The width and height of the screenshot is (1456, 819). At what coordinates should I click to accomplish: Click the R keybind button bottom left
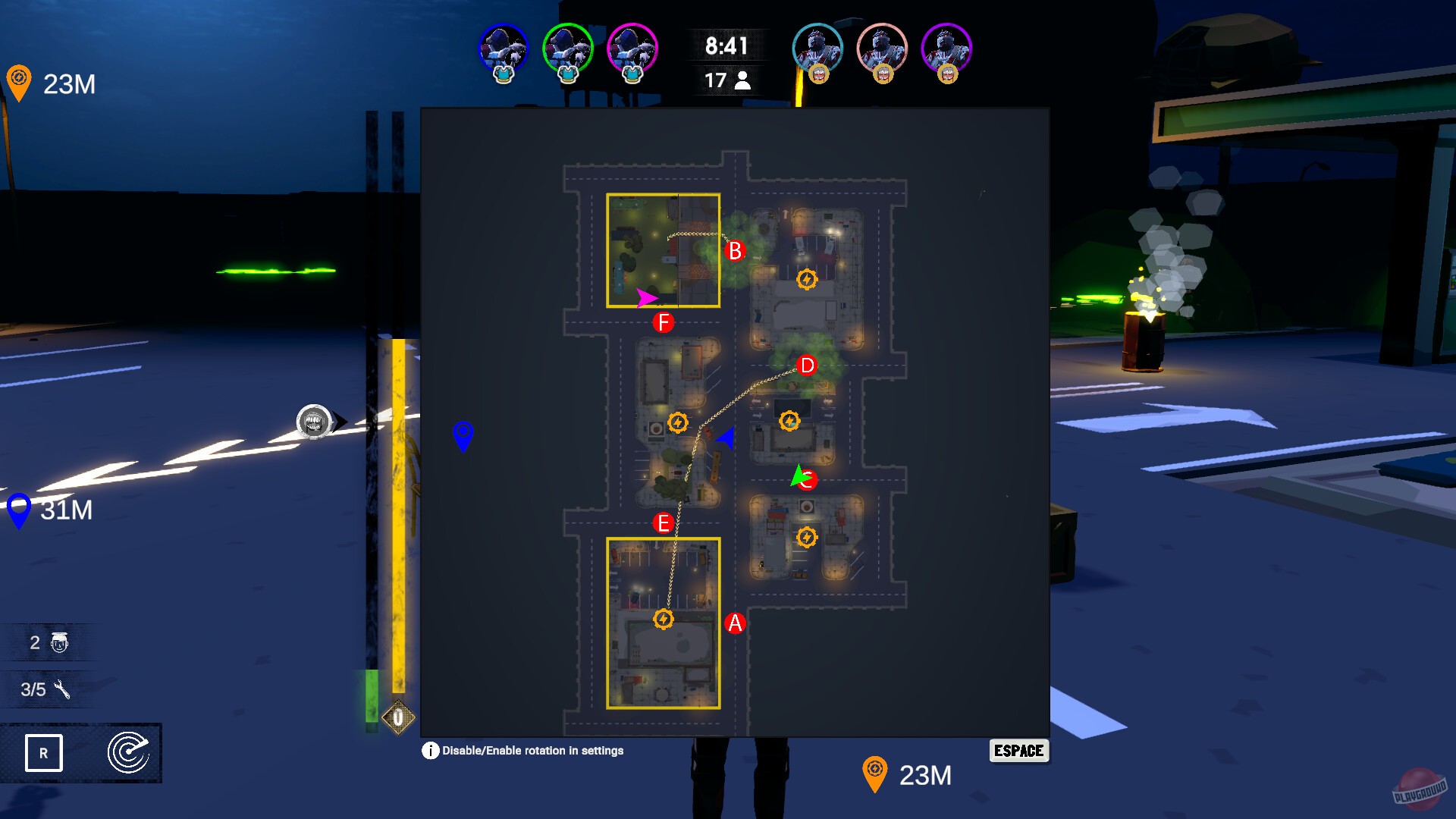tap(44, 753)
